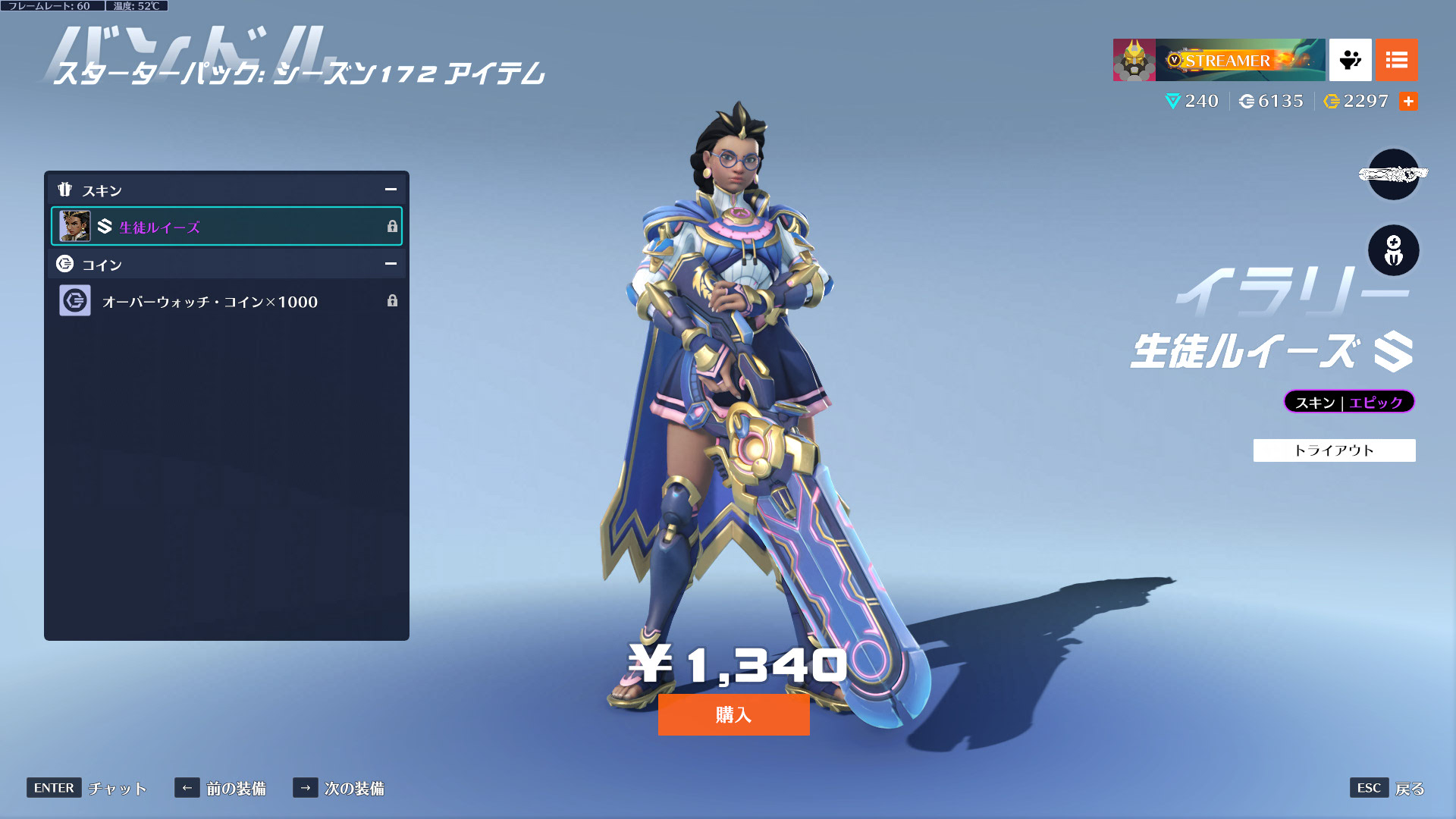Screen dimensions: 1456x819
Task: Go back with the 戻る button
Action: pos(1409,789)
